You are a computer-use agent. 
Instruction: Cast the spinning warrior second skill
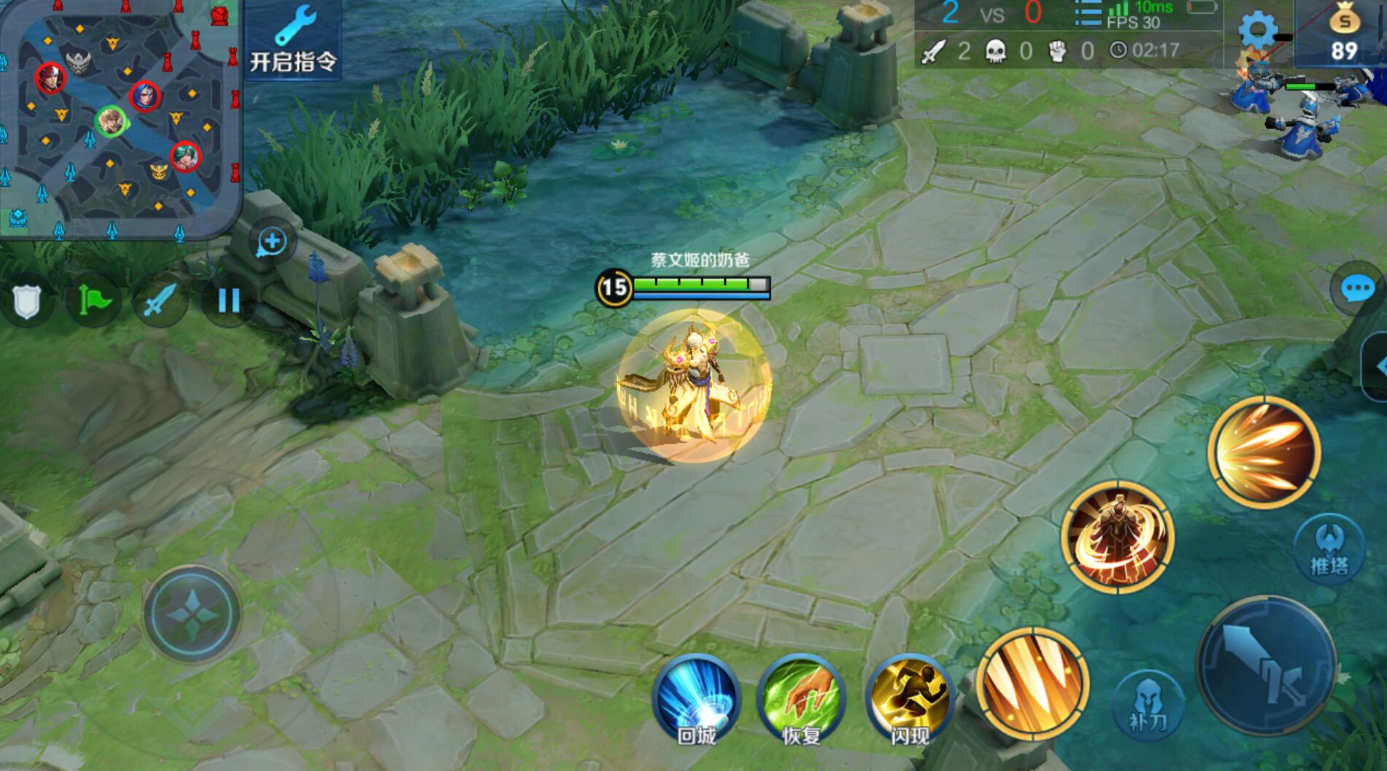tap(1117, 538)
